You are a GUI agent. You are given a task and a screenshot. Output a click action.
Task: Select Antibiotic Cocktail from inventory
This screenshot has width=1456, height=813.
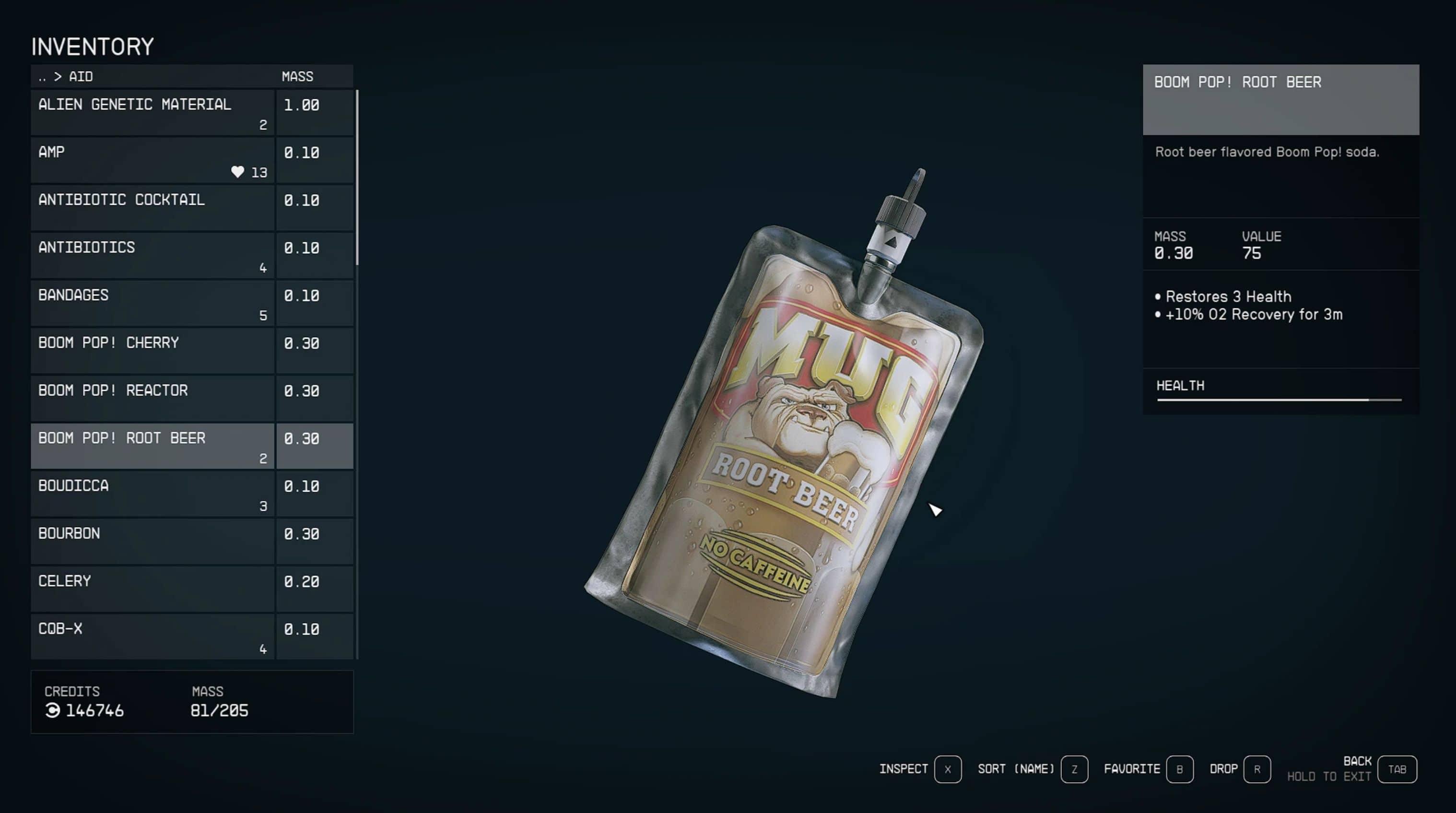coord(153,208)
